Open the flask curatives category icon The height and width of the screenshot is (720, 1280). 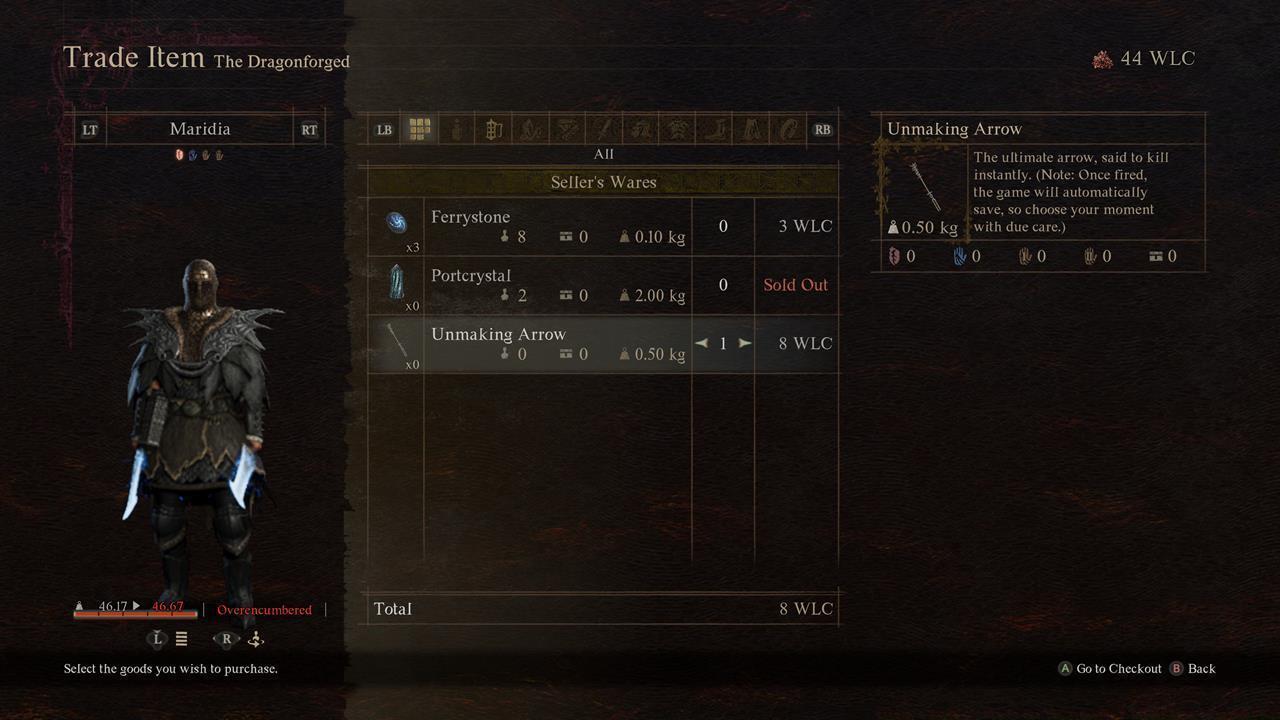pos(455,128)
